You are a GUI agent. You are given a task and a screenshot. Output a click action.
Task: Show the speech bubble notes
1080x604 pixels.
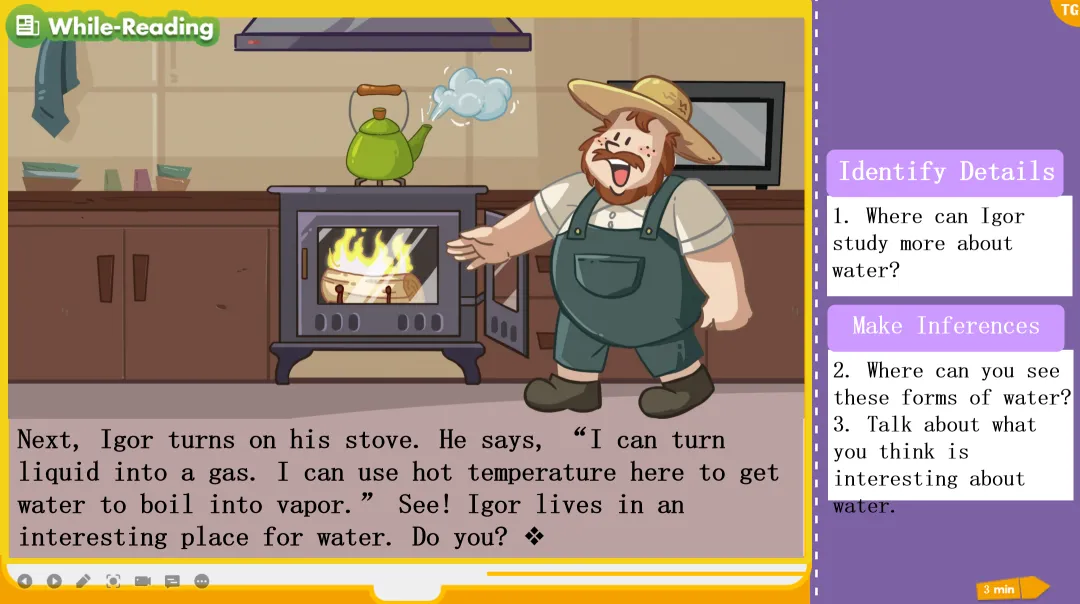172,581
